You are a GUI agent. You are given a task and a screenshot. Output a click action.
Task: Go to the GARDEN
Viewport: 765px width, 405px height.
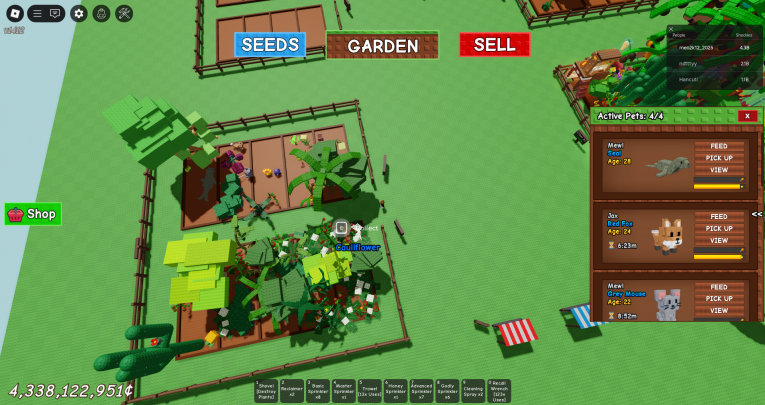[x=383, y=46]
